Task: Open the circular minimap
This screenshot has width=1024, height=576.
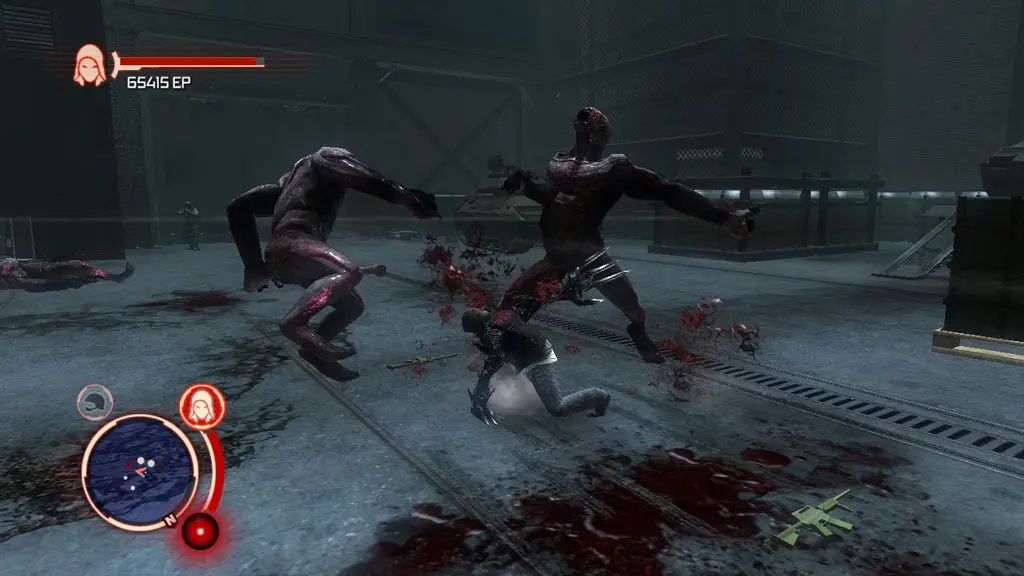Action: (139, 471)
